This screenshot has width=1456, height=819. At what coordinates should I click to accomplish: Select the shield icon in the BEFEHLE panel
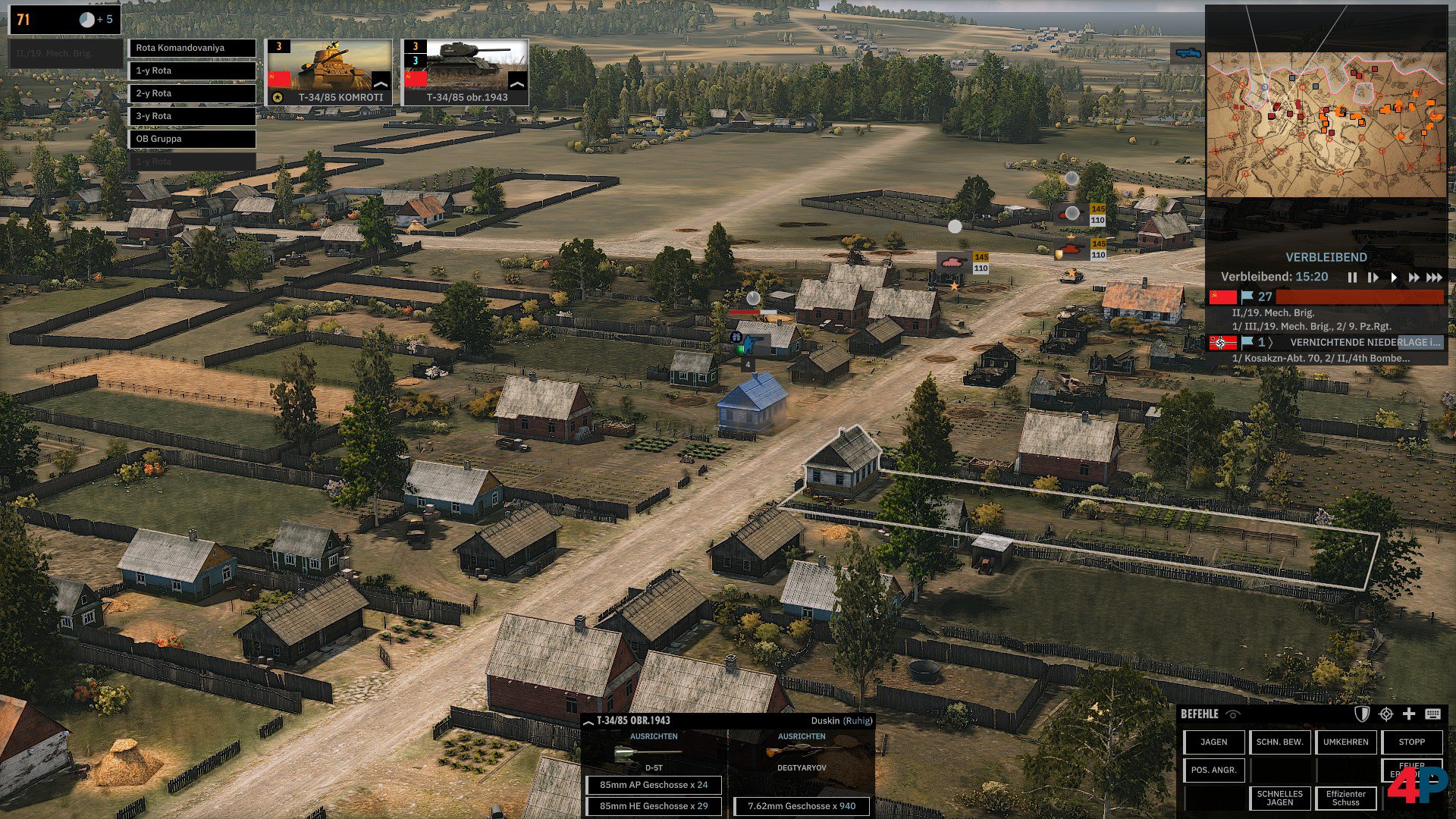pyautogui.click(x=1361, y=714)
